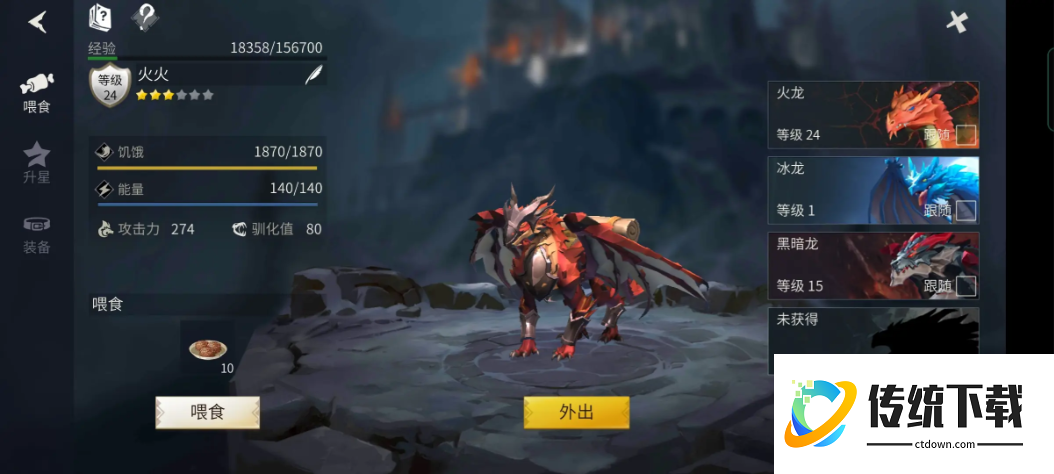Screen dimensions: 1054x474
Task: Switch to the 喂食 feeding tab
Action: 37,92
